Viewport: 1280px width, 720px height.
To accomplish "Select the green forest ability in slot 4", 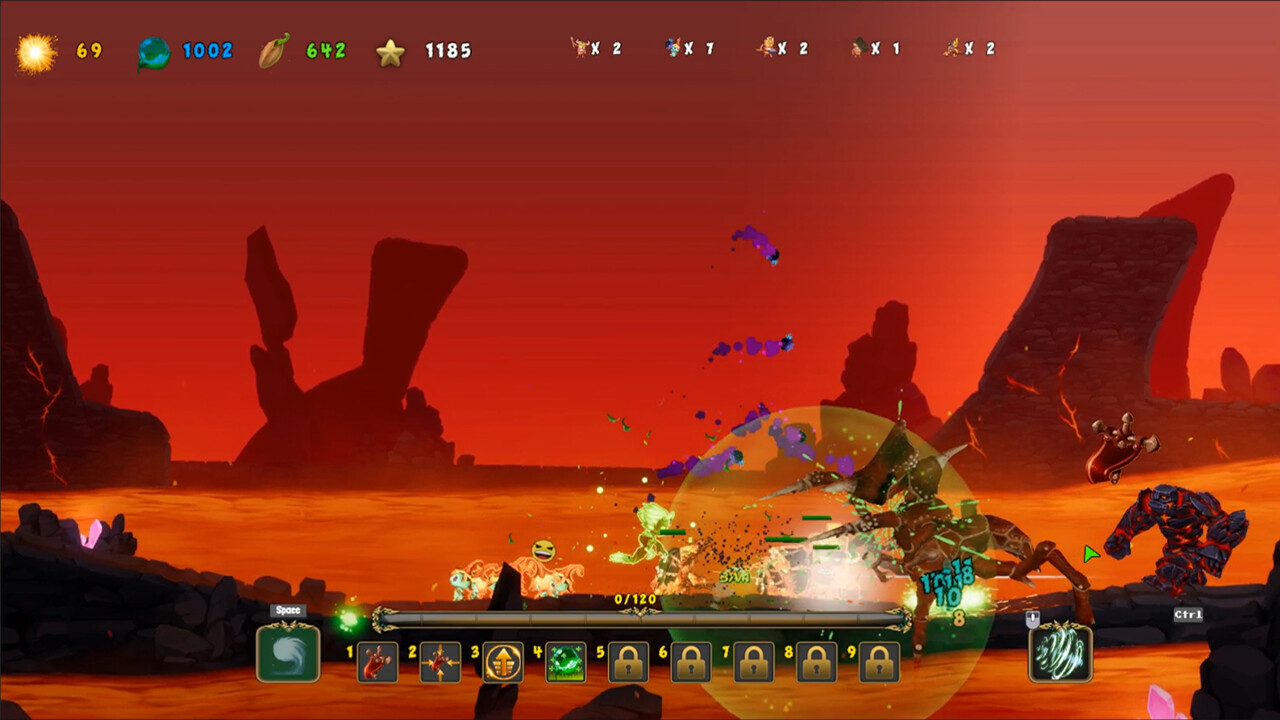I will [563, 661].
